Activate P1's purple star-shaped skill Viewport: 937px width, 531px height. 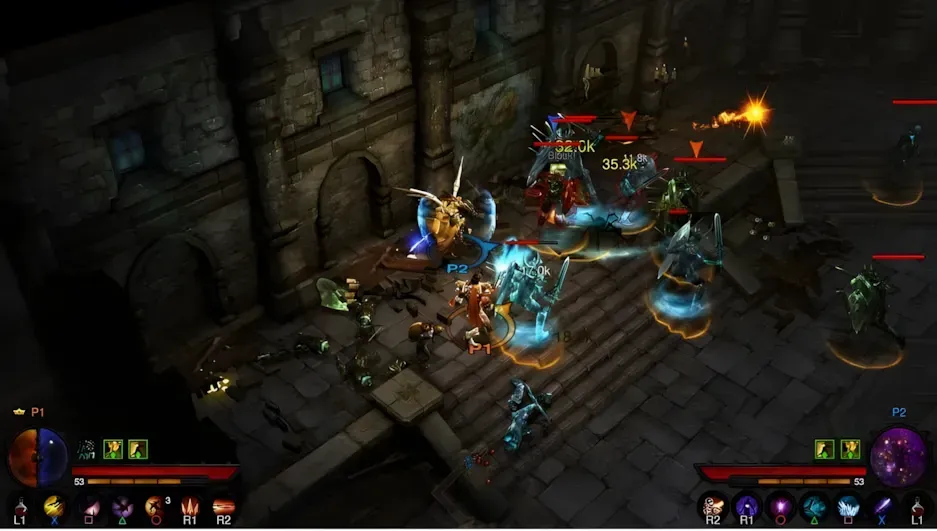pyautogui.click(x=122, y=507)
